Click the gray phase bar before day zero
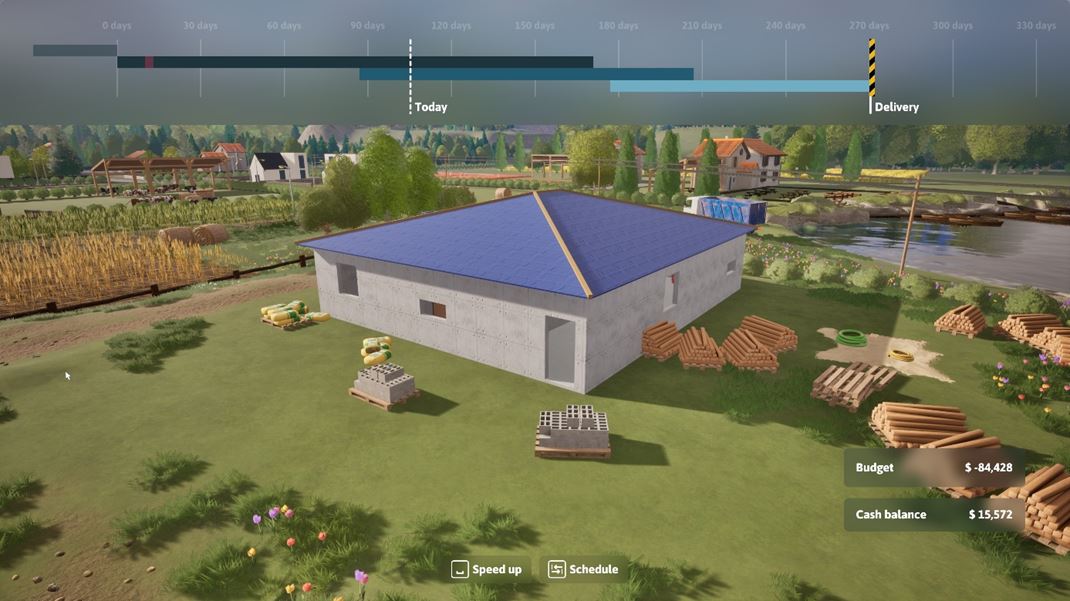This screenshot has height=601, width=1070. point(75,50)
